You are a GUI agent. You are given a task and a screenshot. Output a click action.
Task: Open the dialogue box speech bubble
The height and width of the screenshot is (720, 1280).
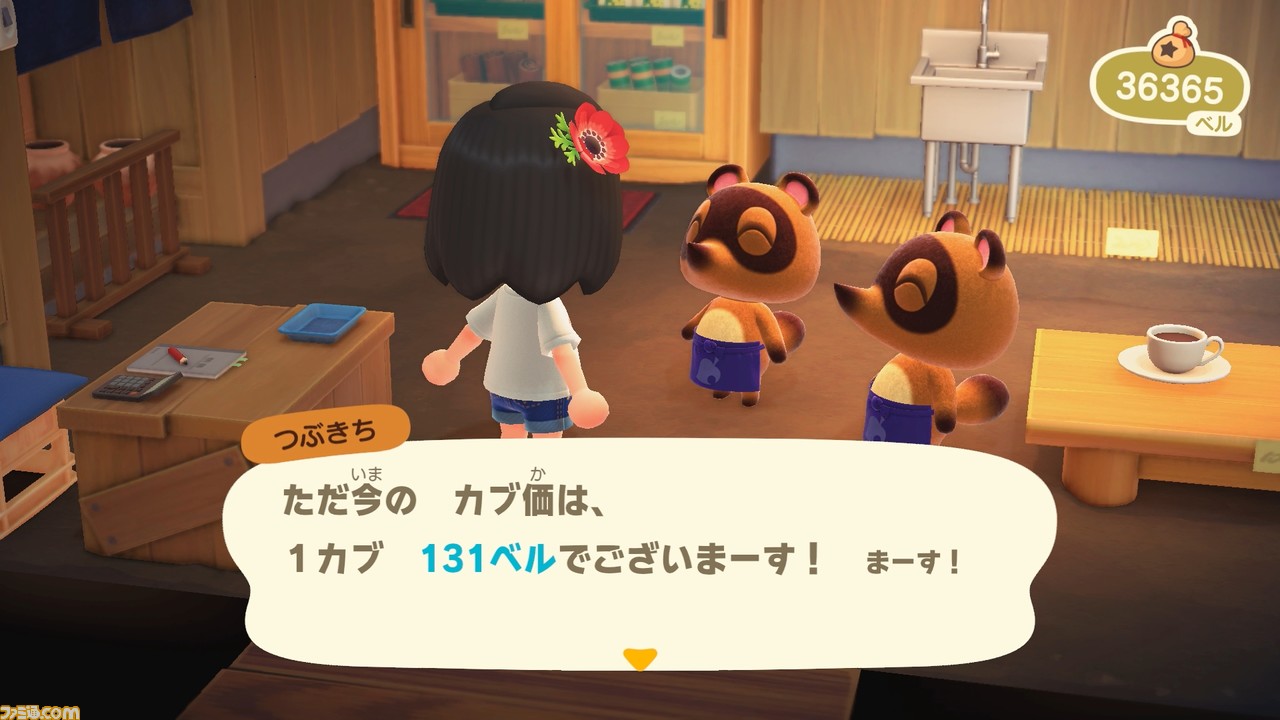(640, 545)
